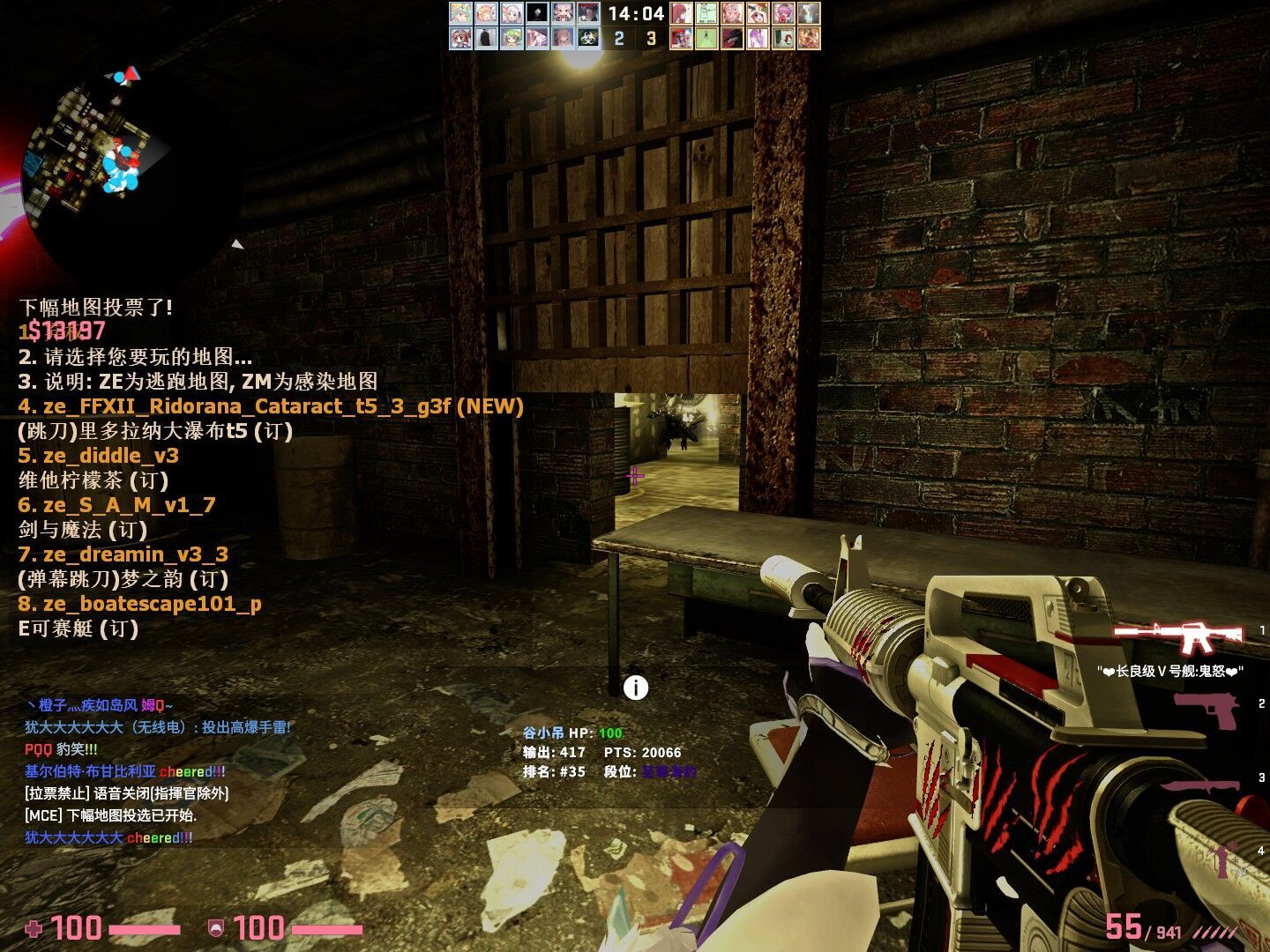Vote for ze_FFXII_Ridorana_Cataract_t5_3_g3f map

tap(270, 406)
